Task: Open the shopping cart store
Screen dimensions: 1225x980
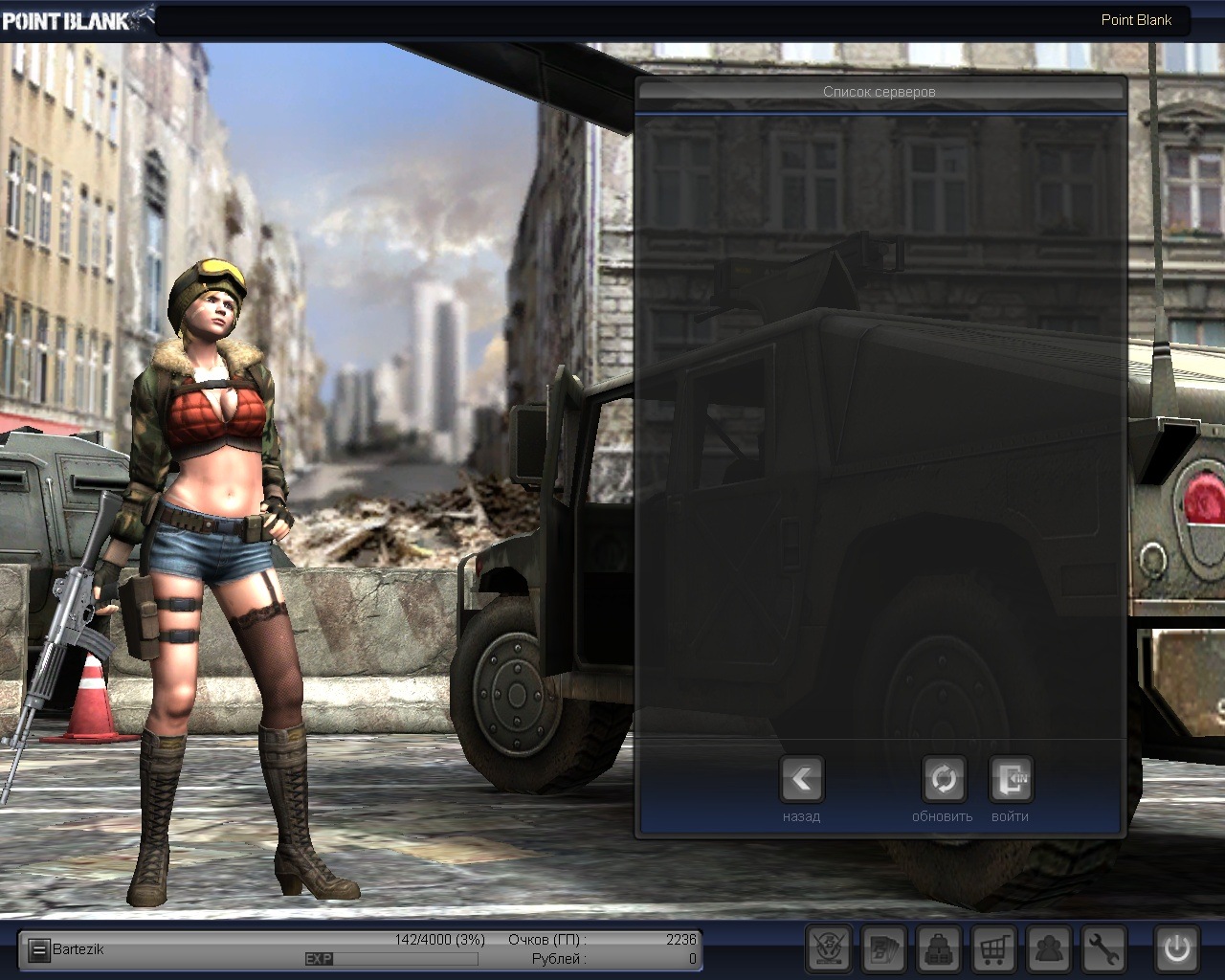Action: tap(993, 949)
